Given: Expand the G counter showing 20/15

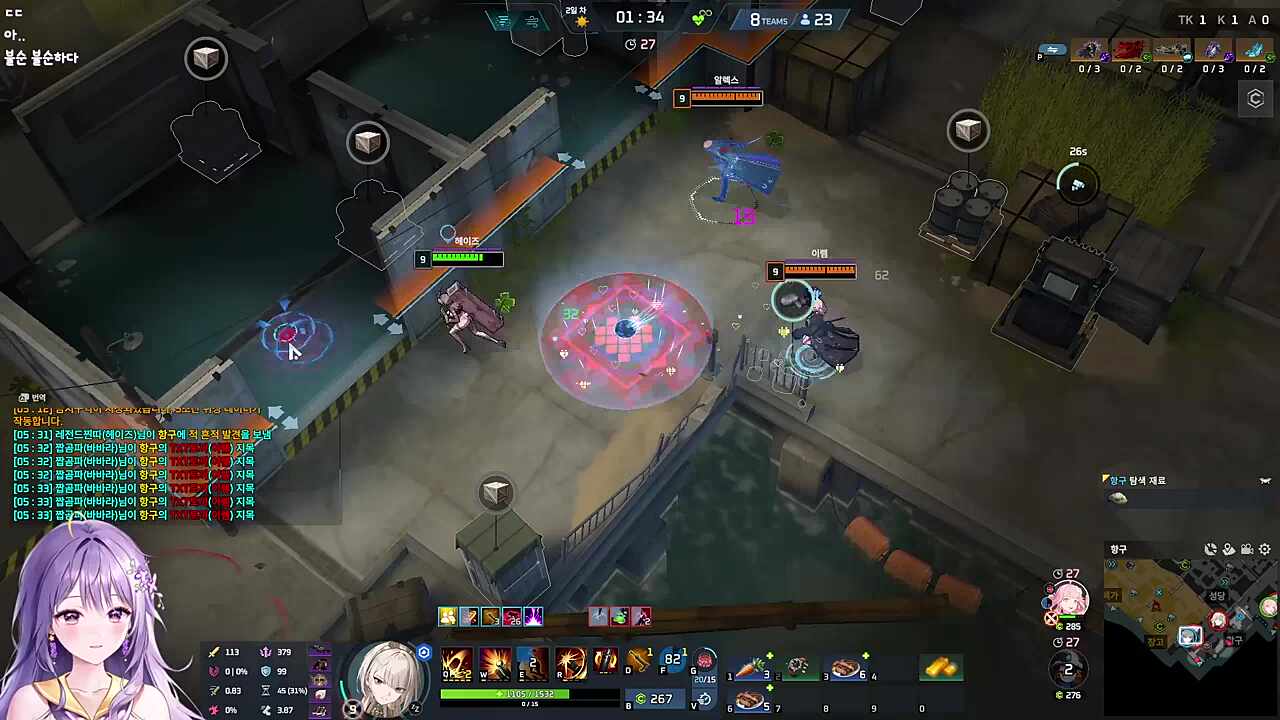Looking at the screenshot, I should coord(705,678).
